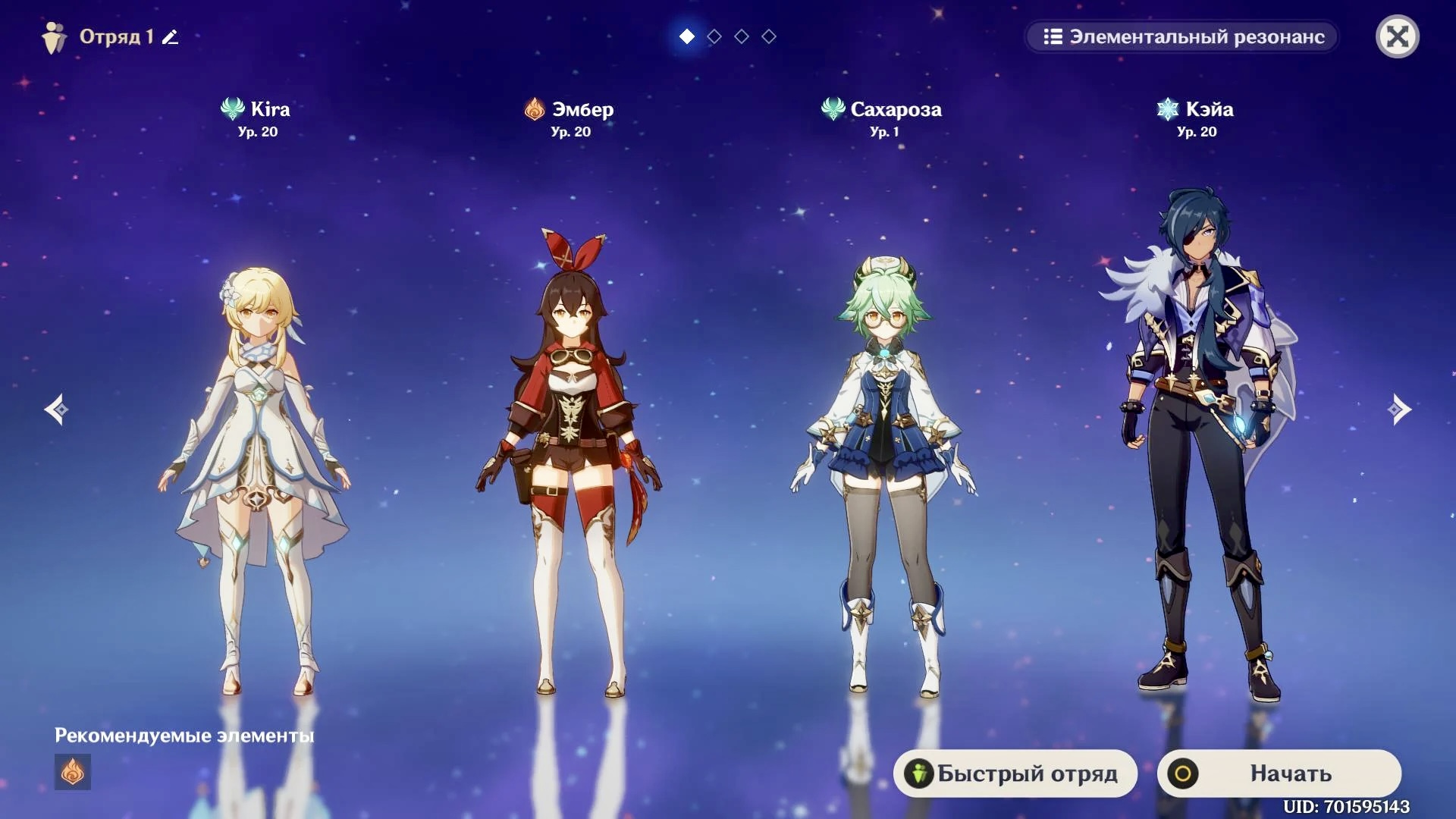
Task: Jump to the second party page dot
Action: click(714, 36)
